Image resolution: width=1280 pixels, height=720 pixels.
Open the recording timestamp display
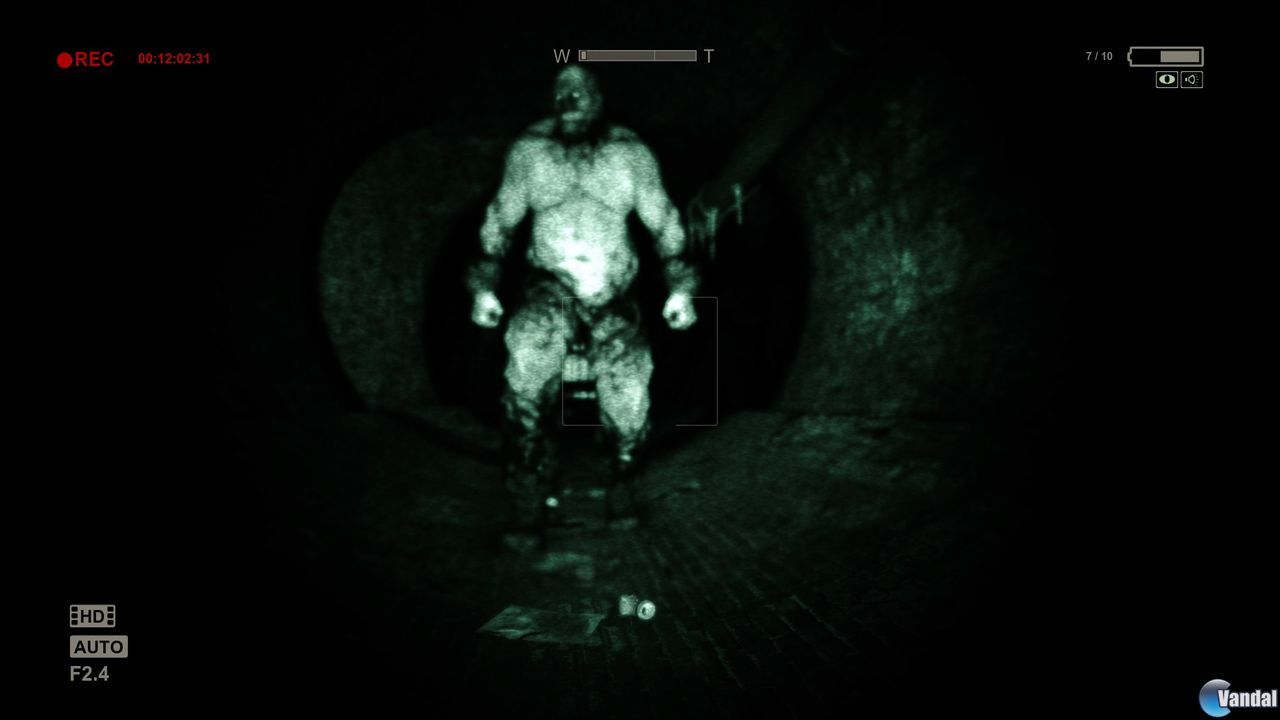(175, 57)
